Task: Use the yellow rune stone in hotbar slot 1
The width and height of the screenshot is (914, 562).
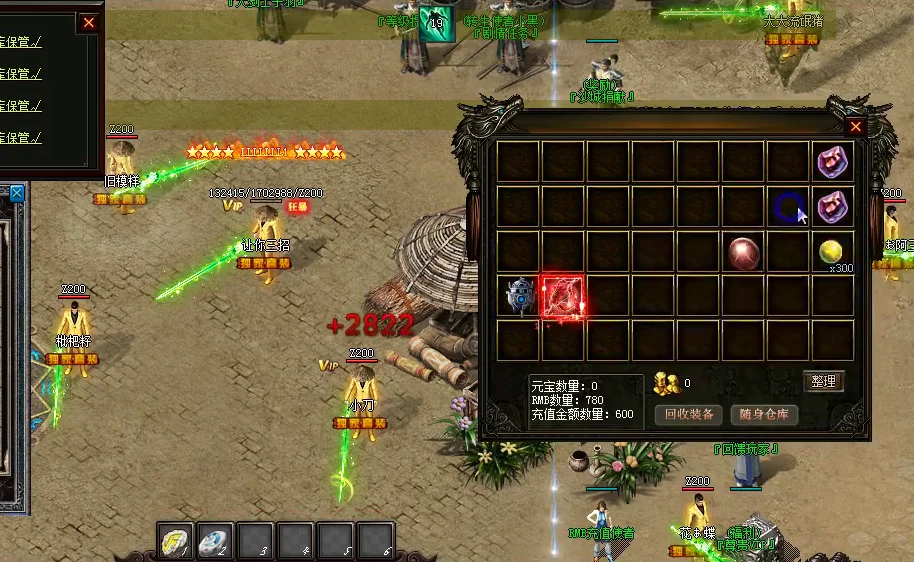Action: click(177, 541)
